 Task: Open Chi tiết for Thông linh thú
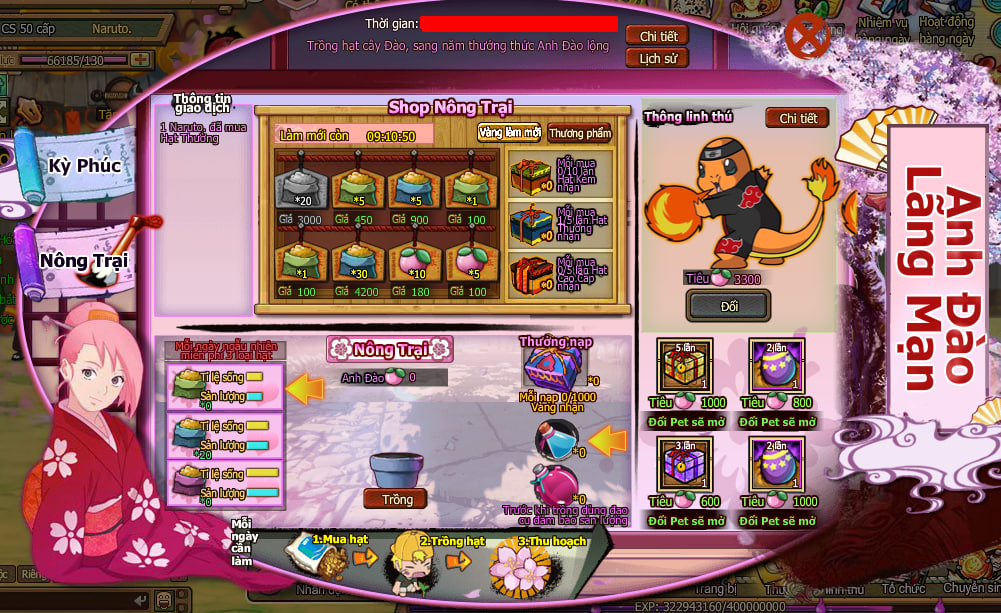coord(797,118)
